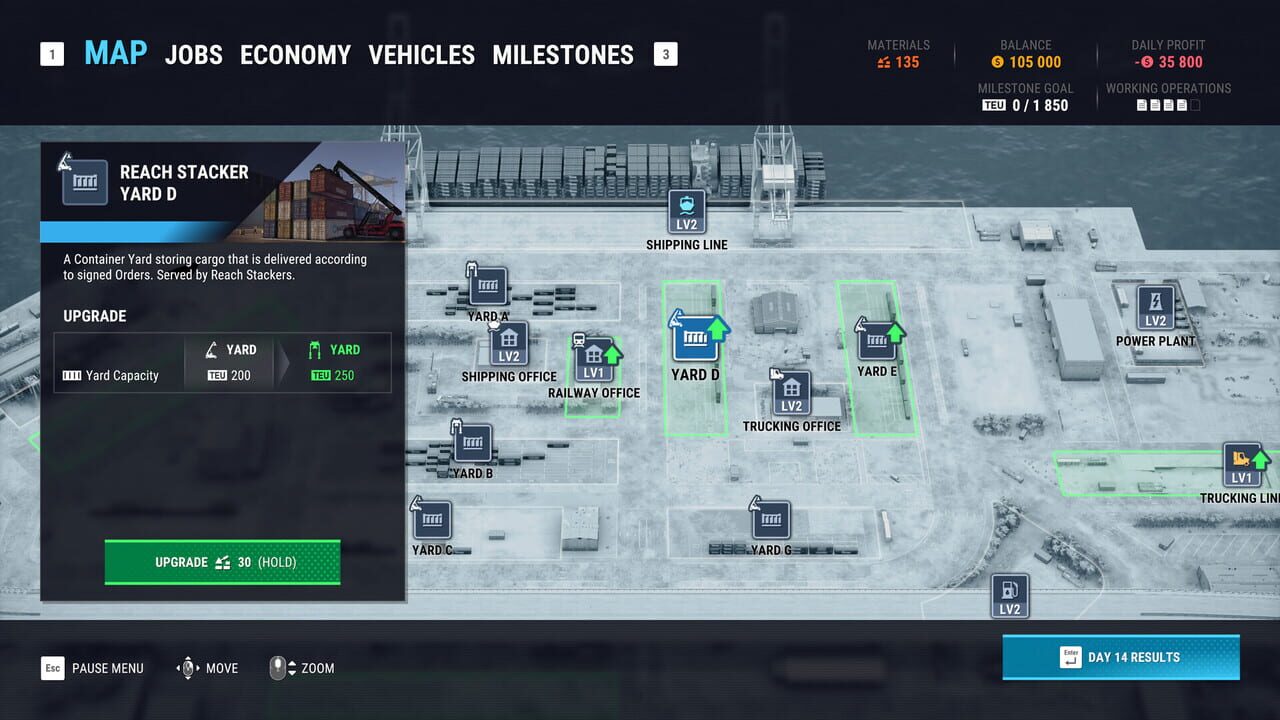Open the LV2 Shipping Office icon
This screenshot has height=720, width=1280.
508,343
